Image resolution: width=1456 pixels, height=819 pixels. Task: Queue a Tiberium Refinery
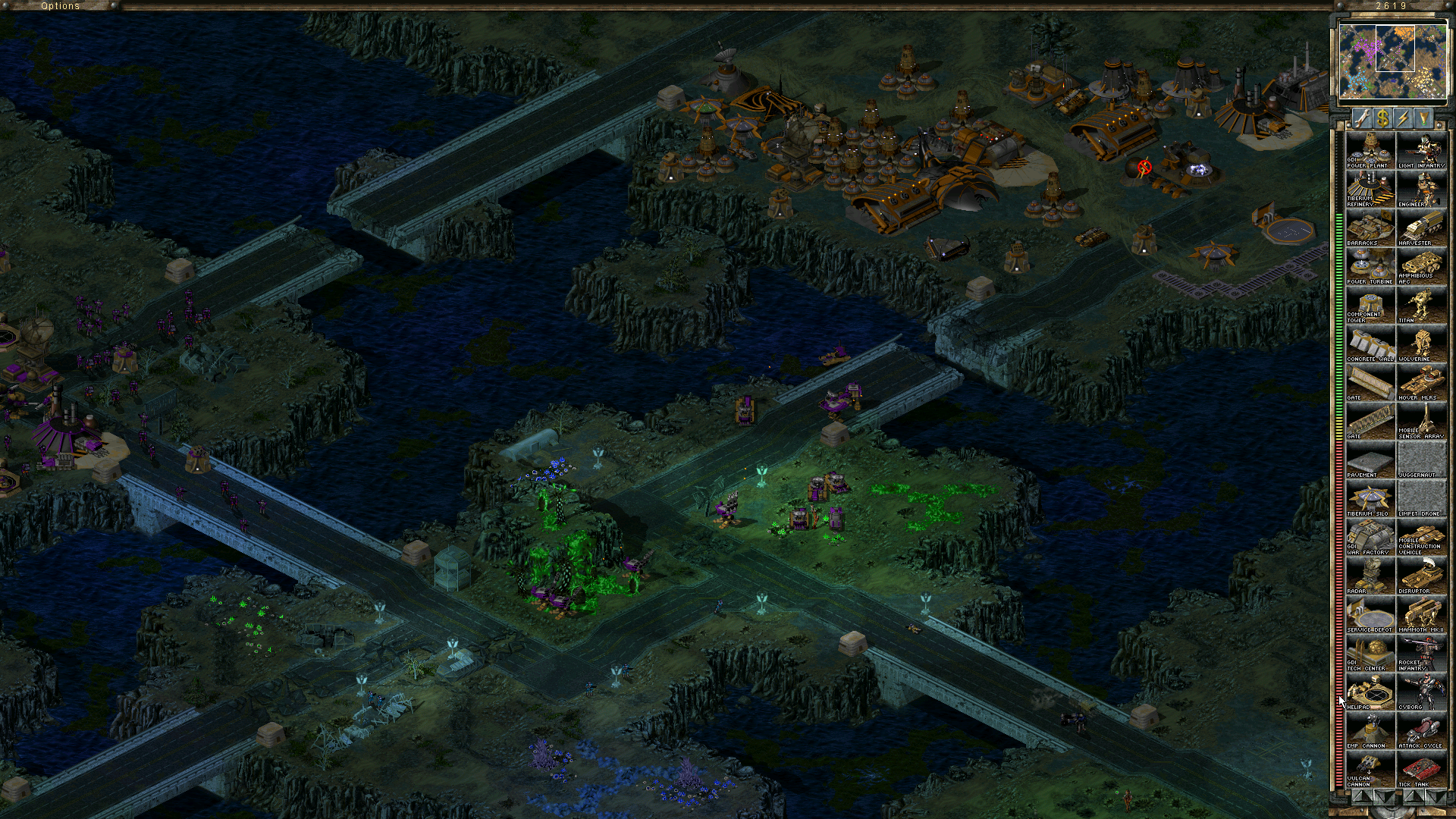pyautogui.click(x=1370, y=189)
